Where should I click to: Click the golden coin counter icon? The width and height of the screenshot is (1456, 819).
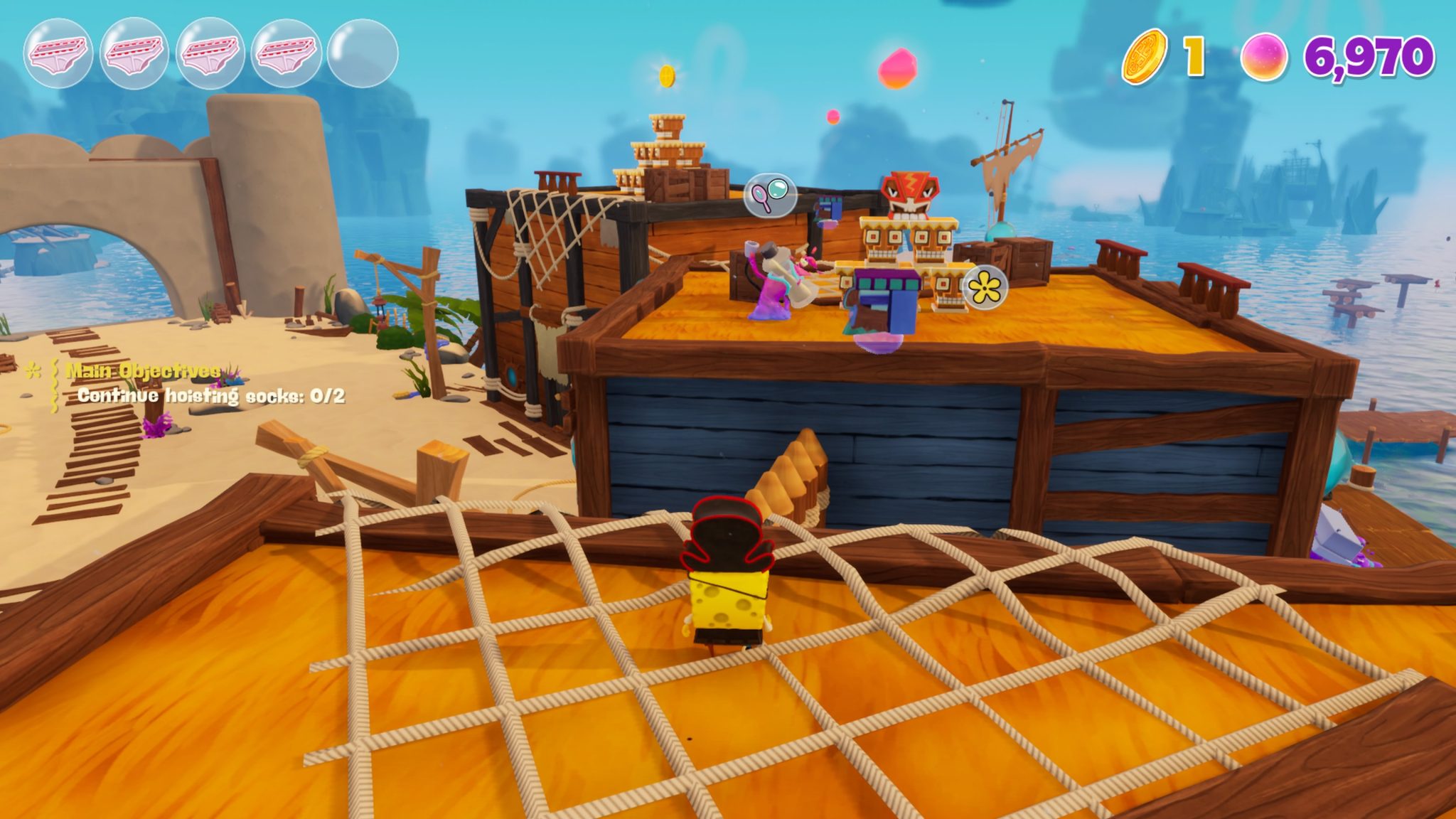[x=1147, y=54]
